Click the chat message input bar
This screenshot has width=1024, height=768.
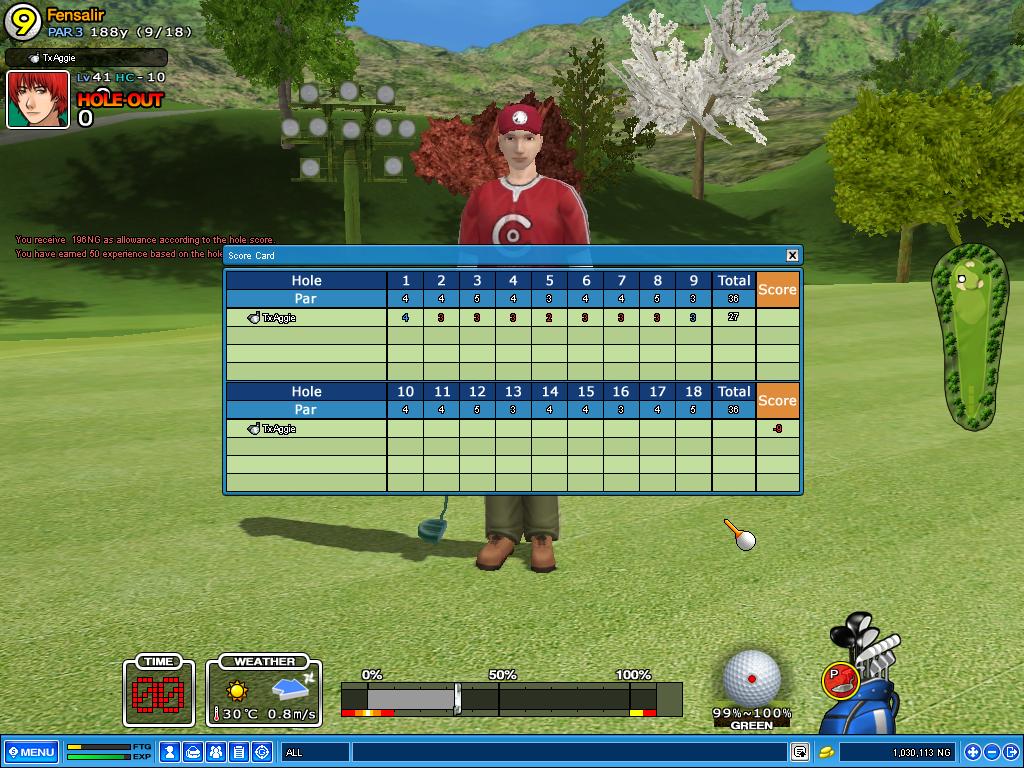coord(568,752)
